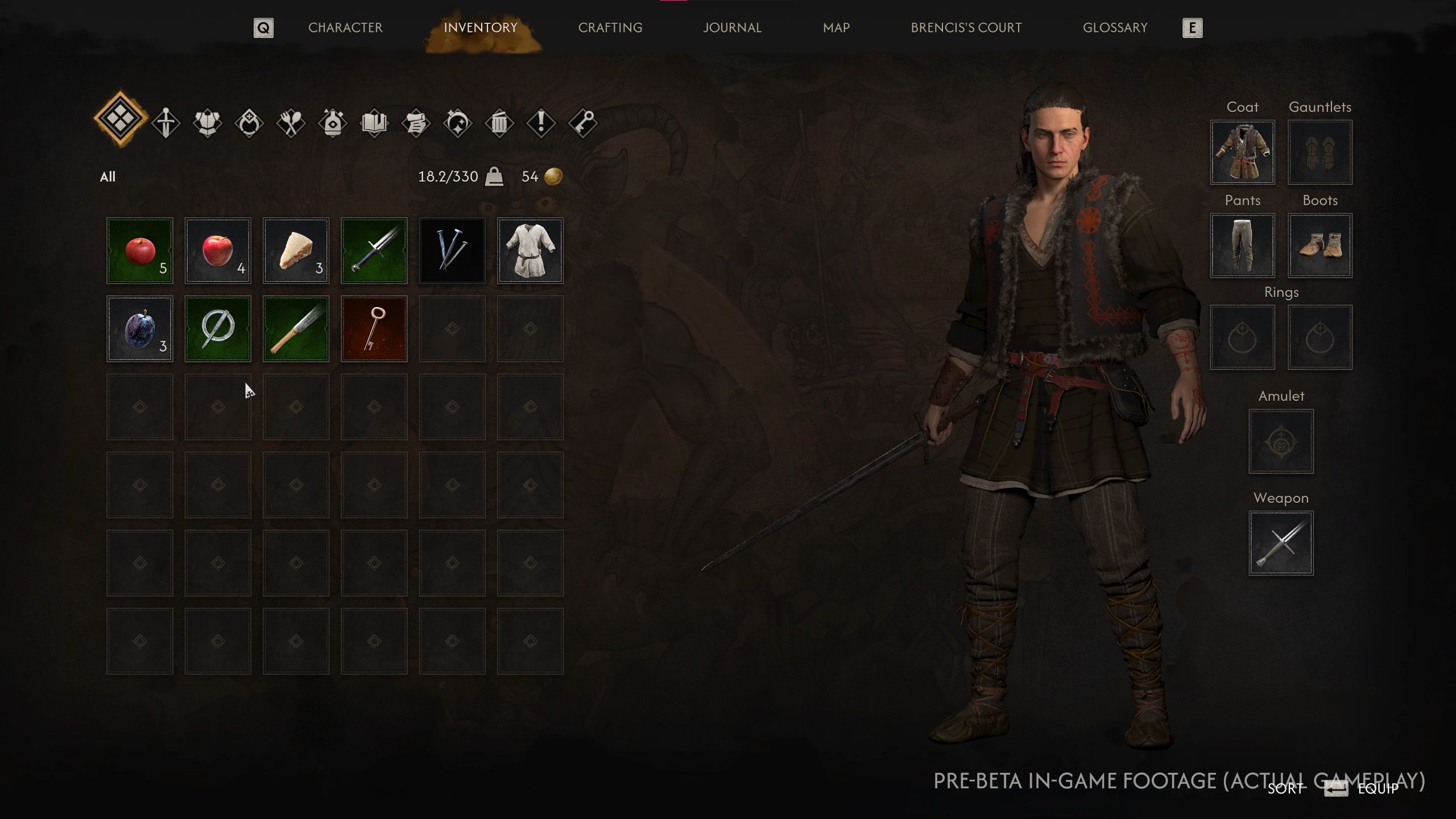The image size is (1456, 819).
Task: Select the iron nails item
Action: 452,250
